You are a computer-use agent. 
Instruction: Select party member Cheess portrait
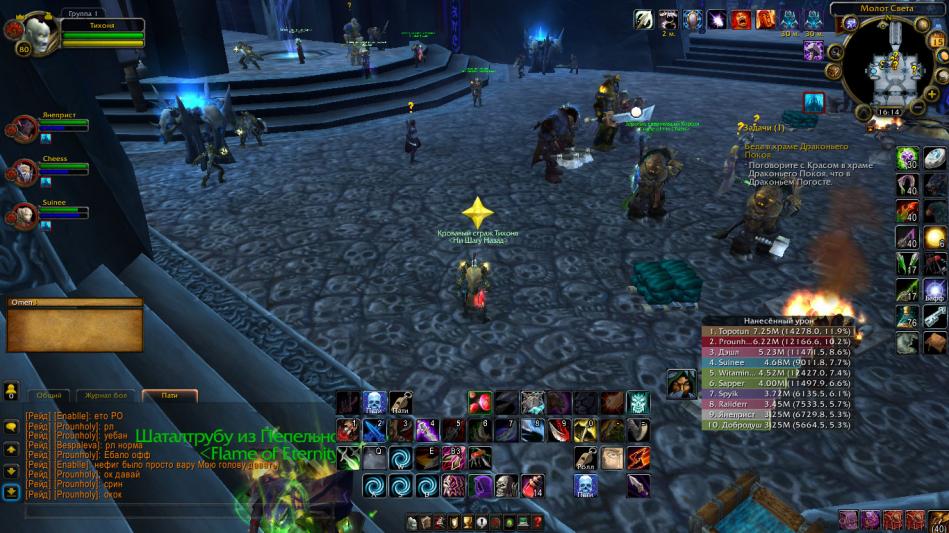[22, 169]
